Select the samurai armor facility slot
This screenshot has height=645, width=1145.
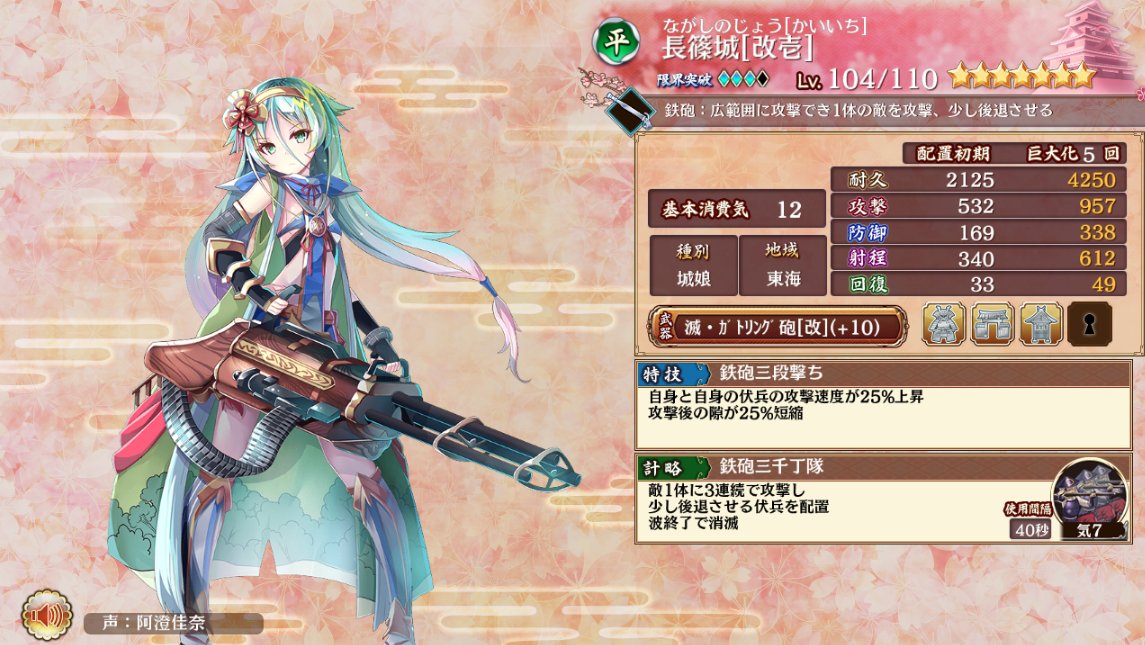click(944, 324)
